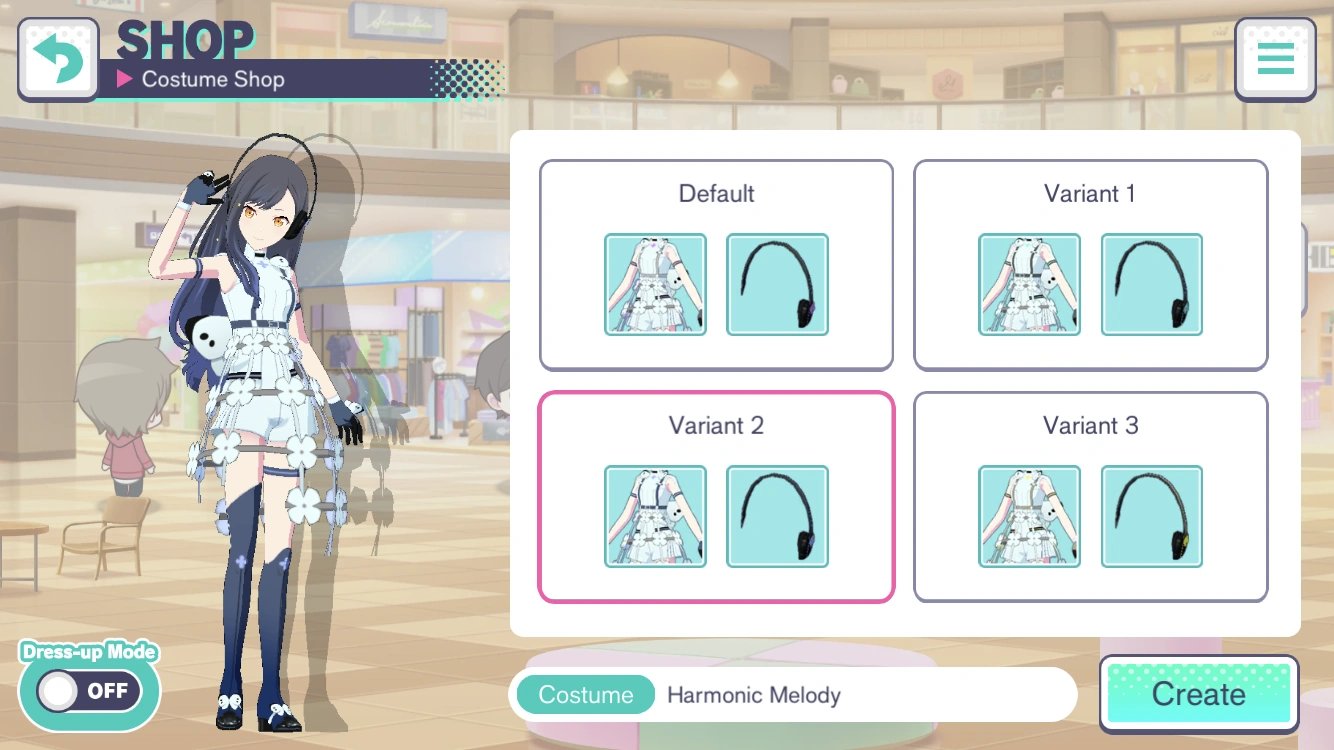Toggle Dress-up Mode on
1334x750 pixels.
[88, 691]
